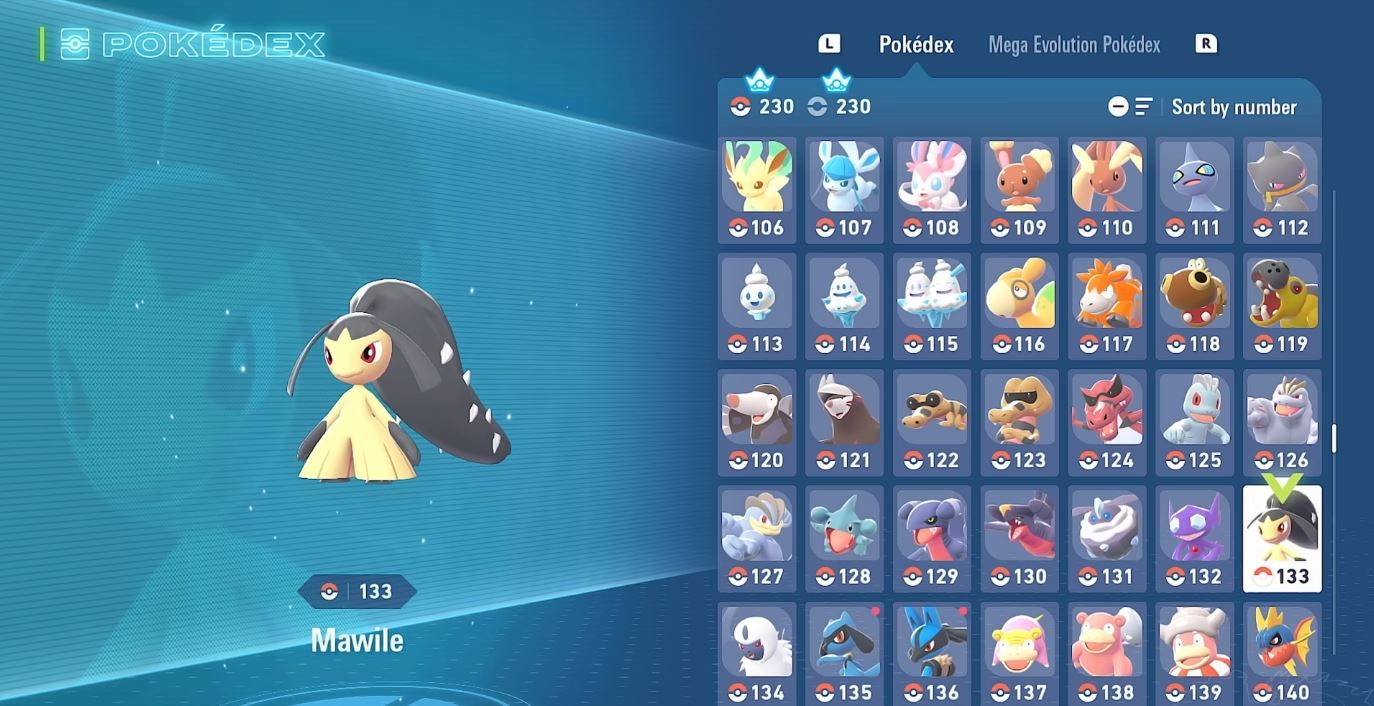This screenshot has width=1374, height=706.
Task: Select Machop entry number 125
Action: (x=1194, y=422)
